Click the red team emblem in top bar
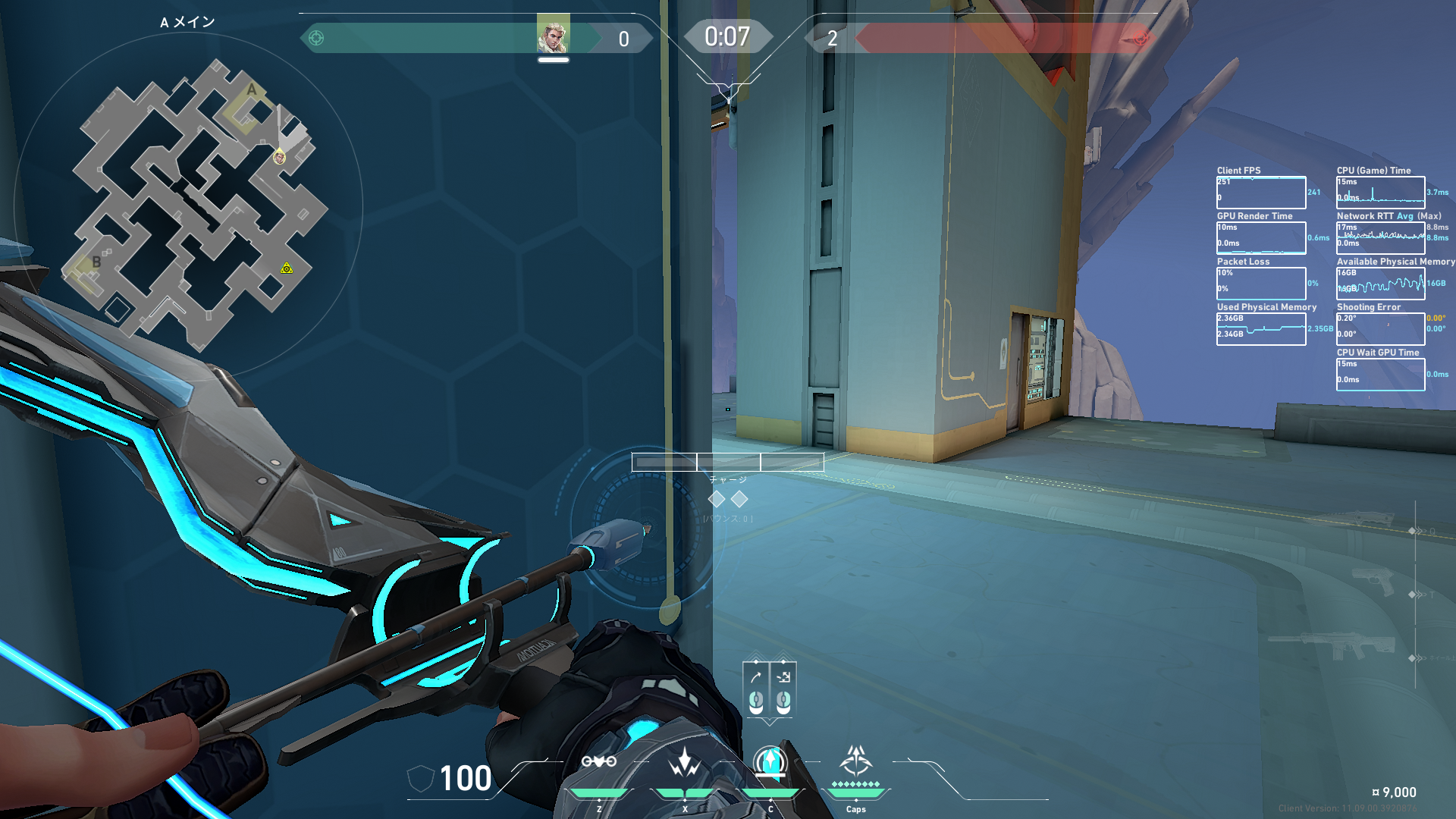The image size is (1456, 819). click(x=1140, y=38)
